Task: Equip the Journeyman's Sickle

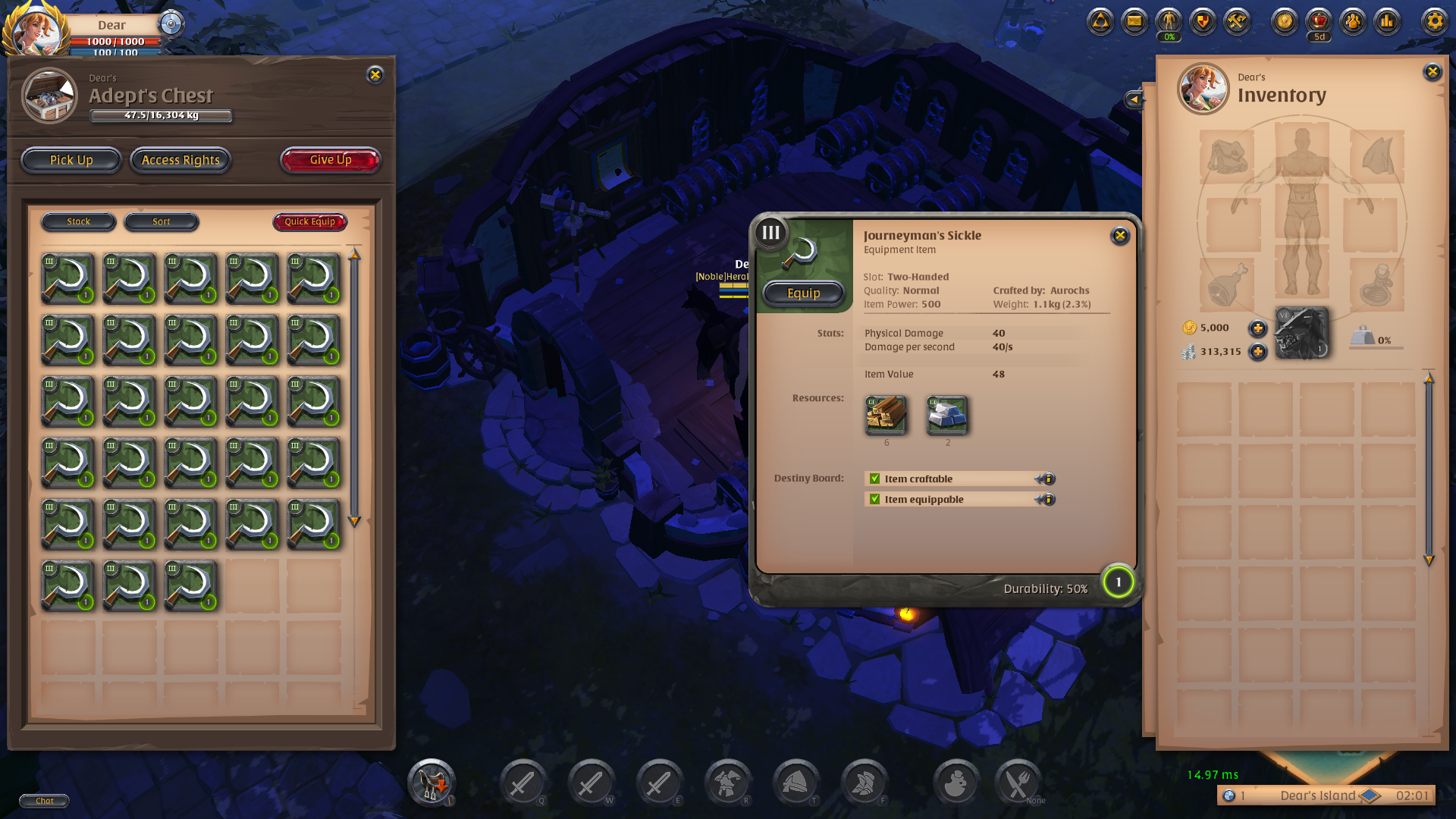Action: click(x=803, y=293)
